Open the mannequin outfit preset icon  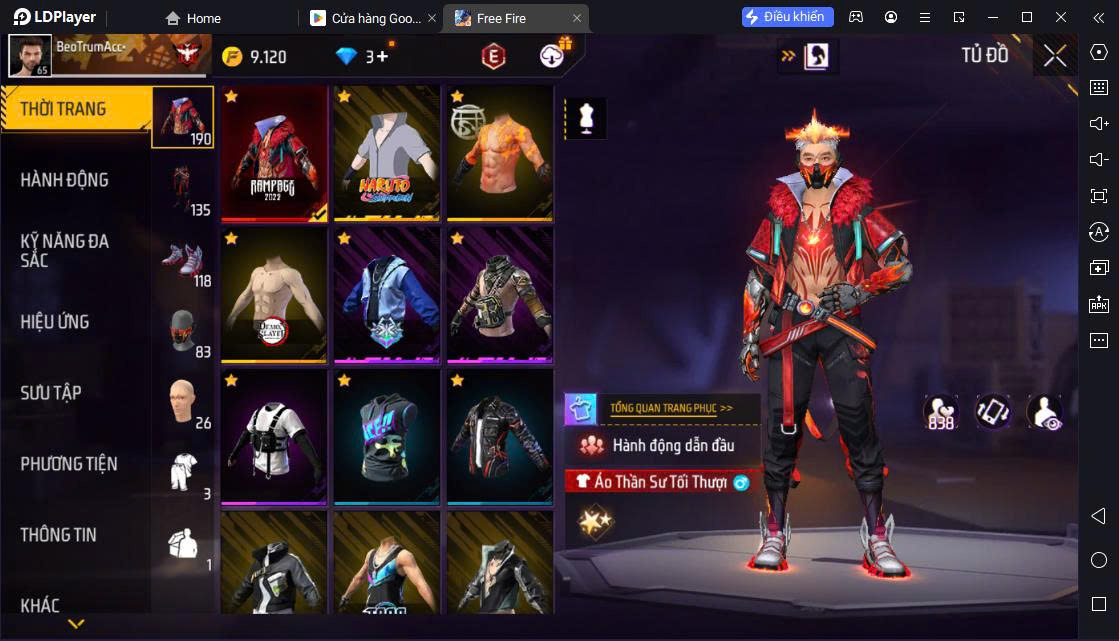[x=586, y=118]
